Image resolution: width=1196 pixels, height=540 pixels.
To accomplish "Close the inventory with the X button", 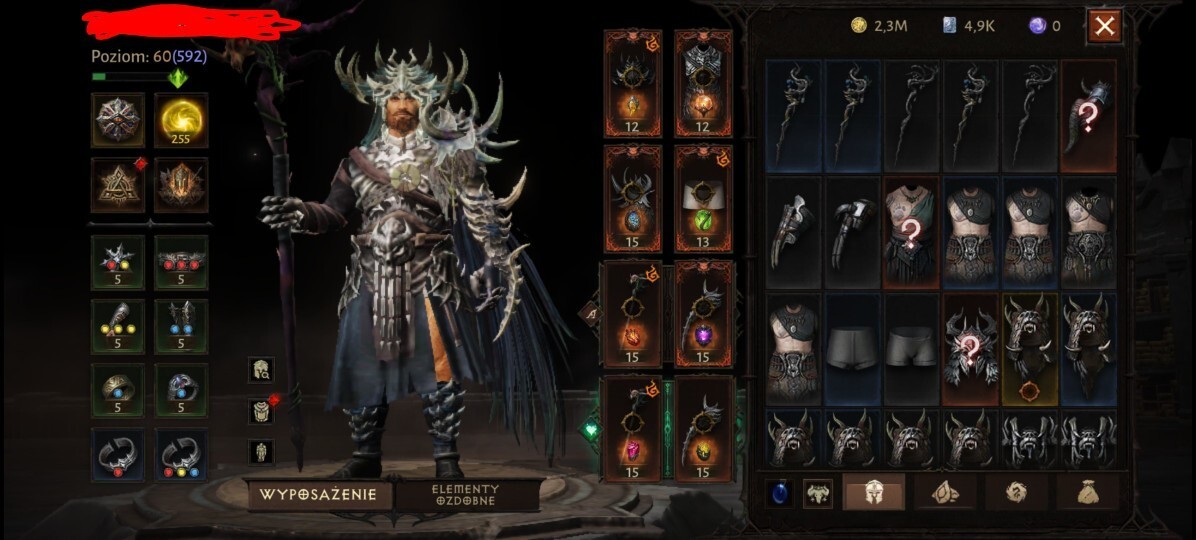I will [x=1104, y=27].
